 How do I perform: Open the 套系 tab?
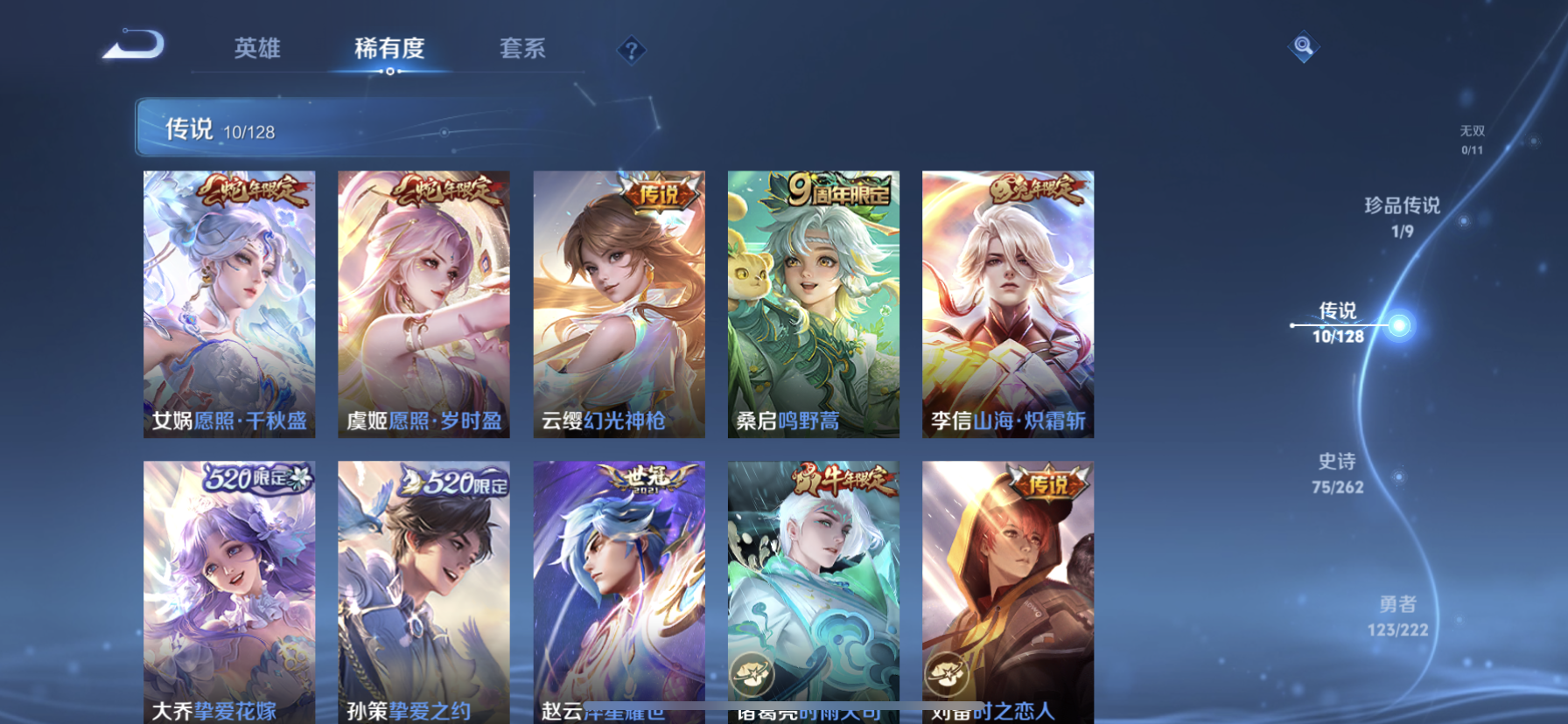[x=522, y=48]
